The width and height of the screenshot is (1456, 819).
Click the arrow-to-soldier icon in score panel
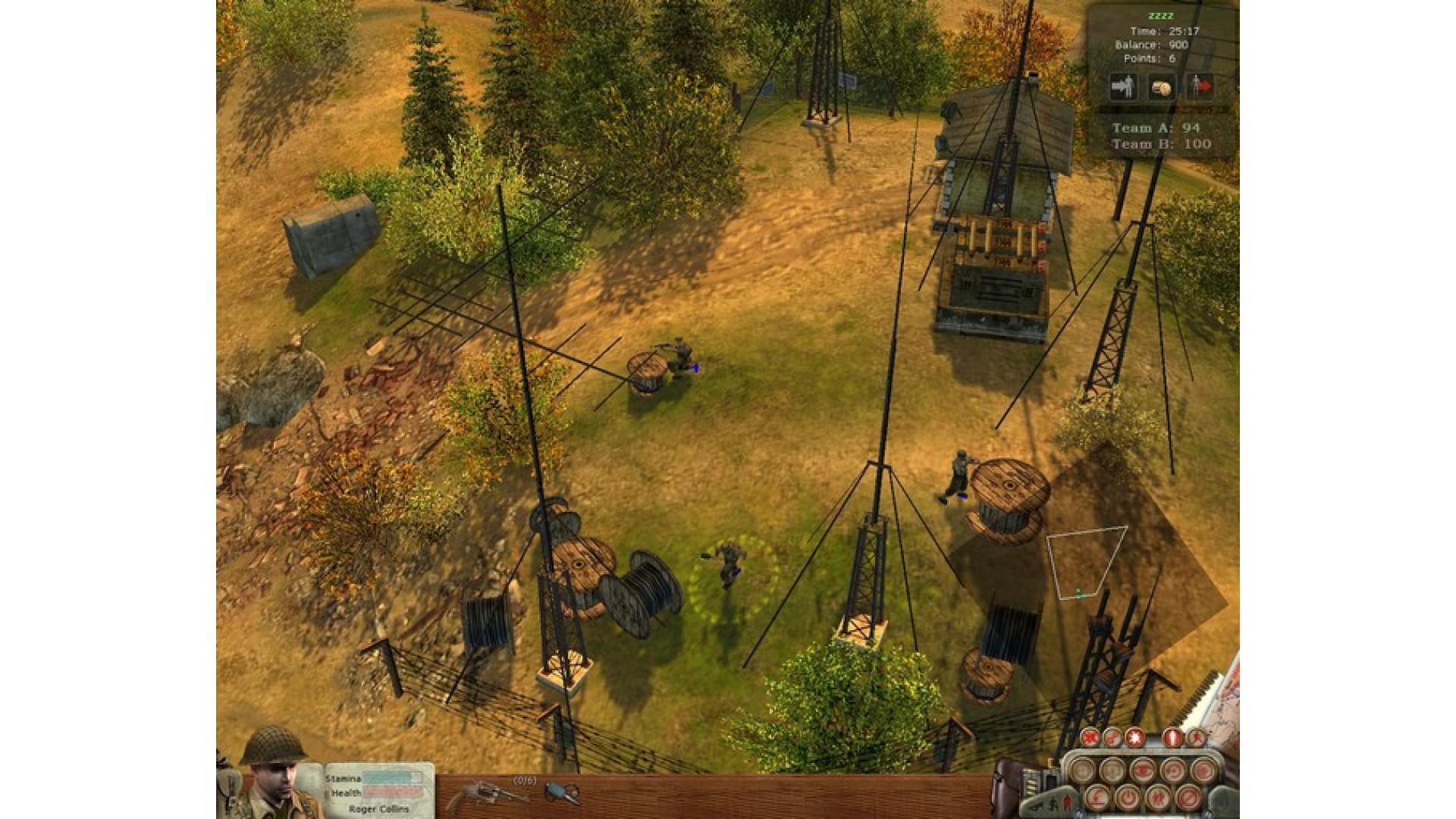coord(1123,87)
